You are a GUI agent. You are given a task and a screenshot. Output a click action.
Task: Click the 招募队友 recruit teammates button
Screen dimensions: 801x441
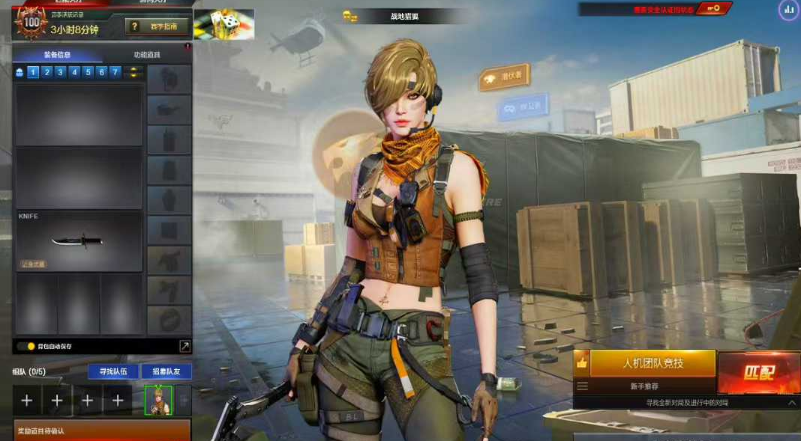[165, 371]
